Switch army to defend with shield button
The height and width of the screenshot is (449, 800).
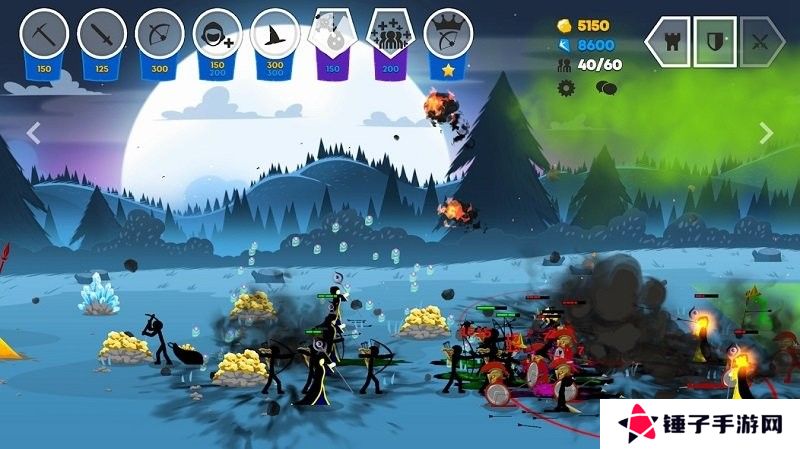[714, 42]
